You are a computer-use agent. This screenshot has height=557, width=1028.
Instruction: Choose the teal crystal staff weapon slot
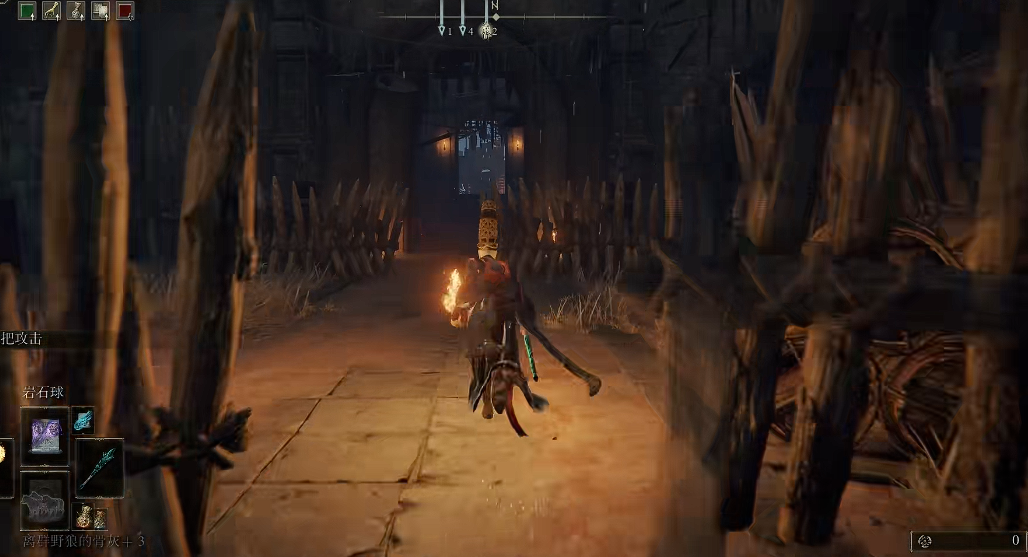pos(100,467)
